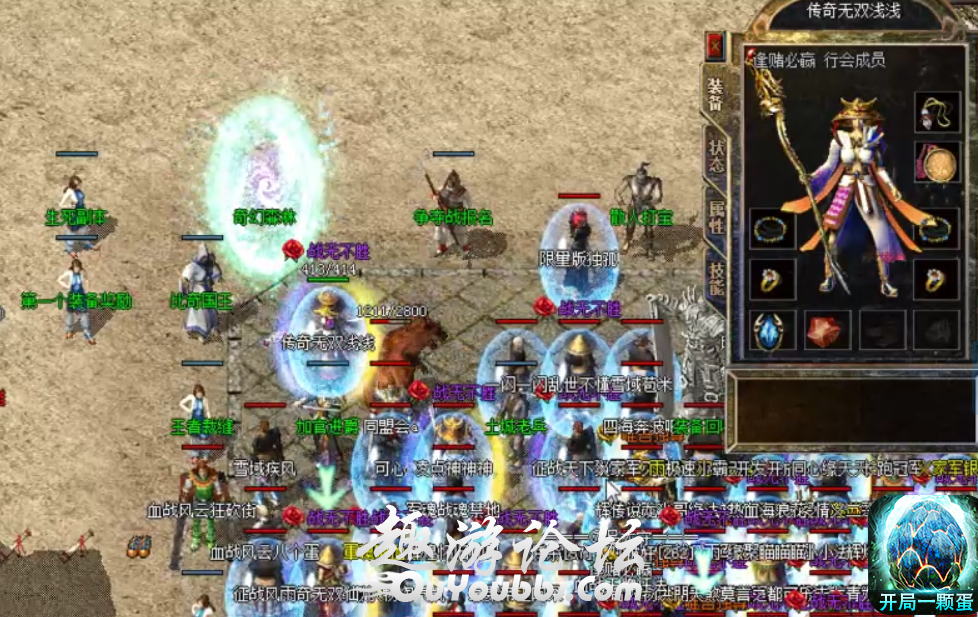This screenshot has width=978, height=617.
Task: Close the character equipment panel
Action: pyautogui.click(x=714, y=46)
